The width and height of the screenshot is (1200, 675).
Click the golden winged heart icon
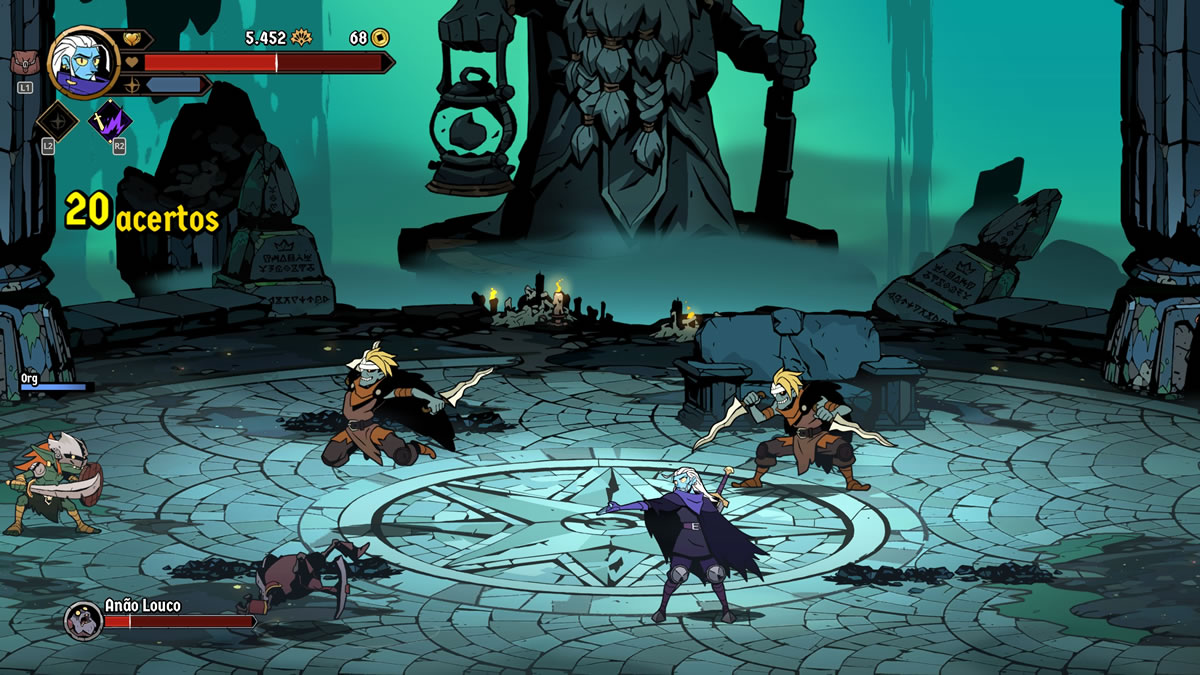click(x=133, y=40)
